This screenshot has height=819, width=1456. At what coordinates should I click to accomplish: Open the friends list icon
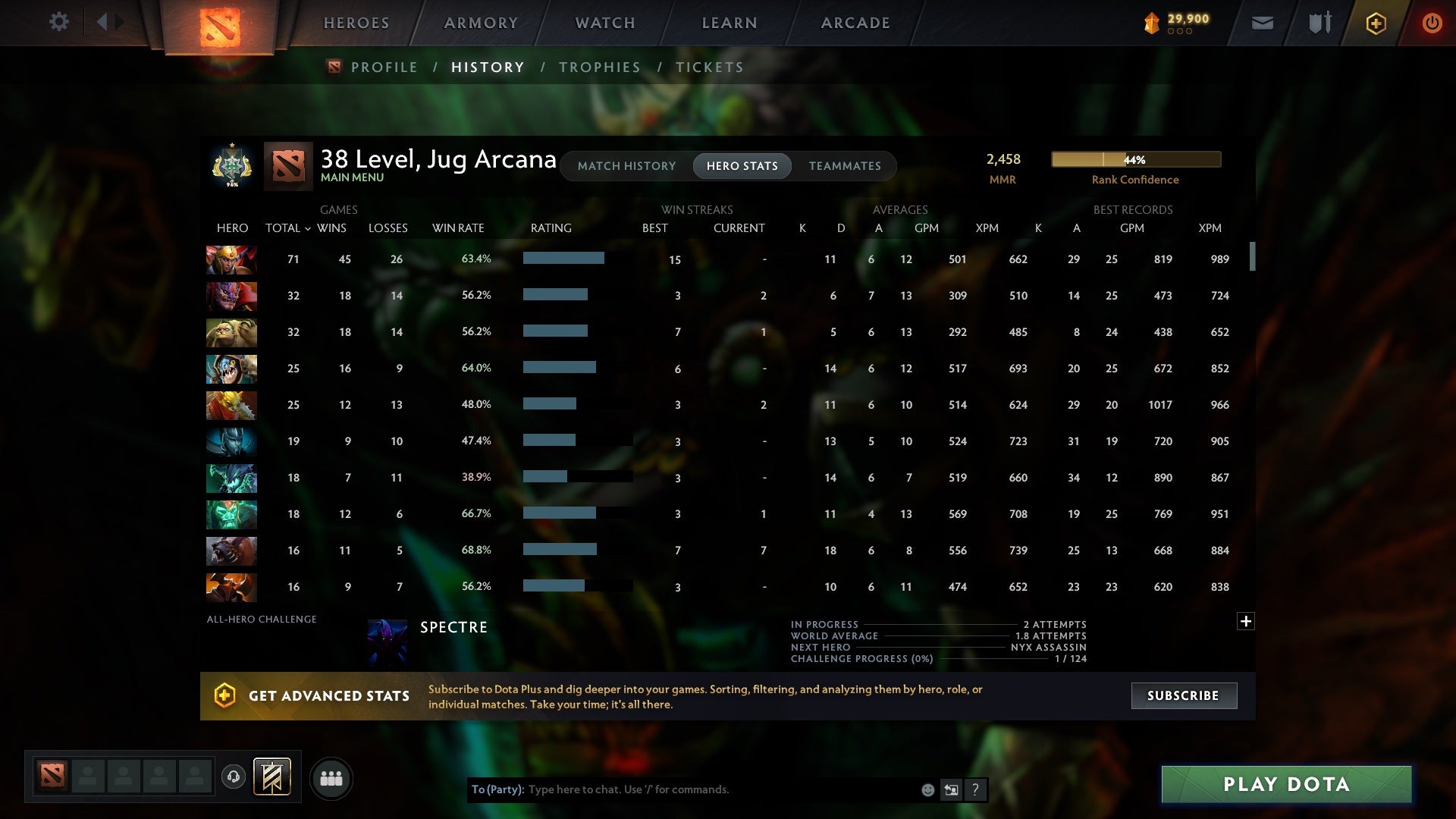pyautogui.click(x=331, y=778)
